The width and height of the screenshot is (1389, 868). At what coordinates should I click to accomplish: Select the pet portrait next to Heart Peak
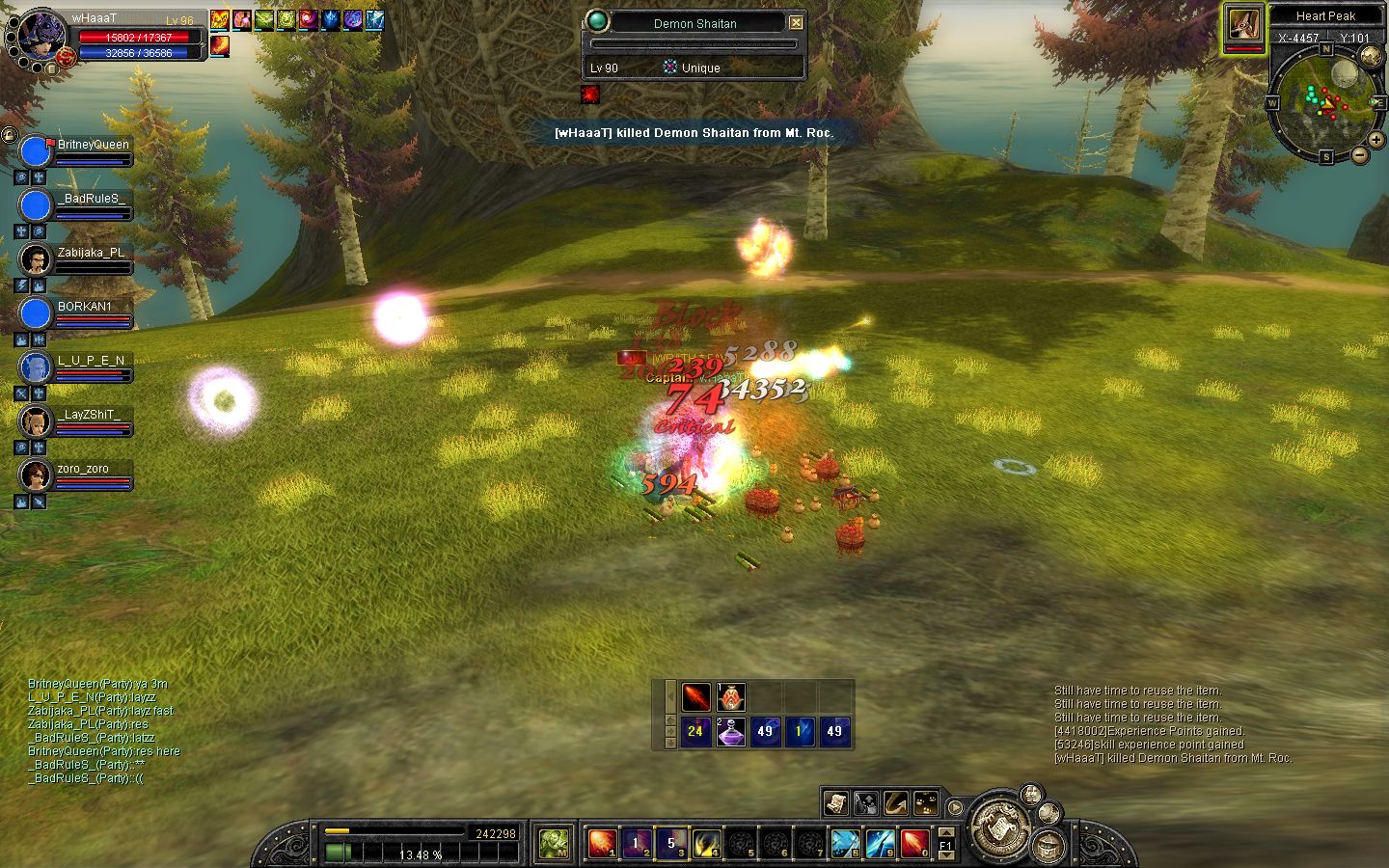point(1243,26)
